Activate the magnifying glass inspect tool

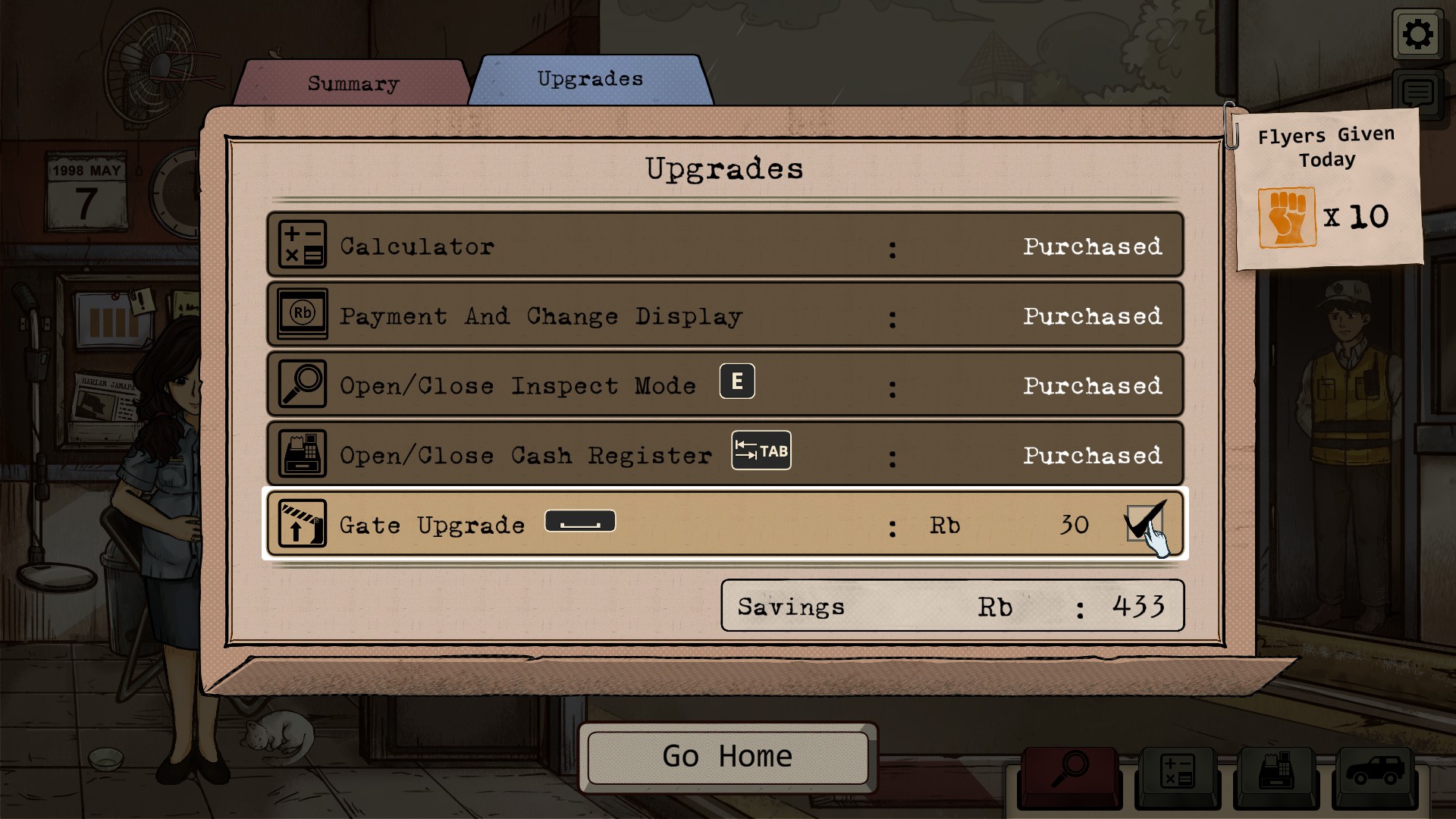click(1069, 773)
